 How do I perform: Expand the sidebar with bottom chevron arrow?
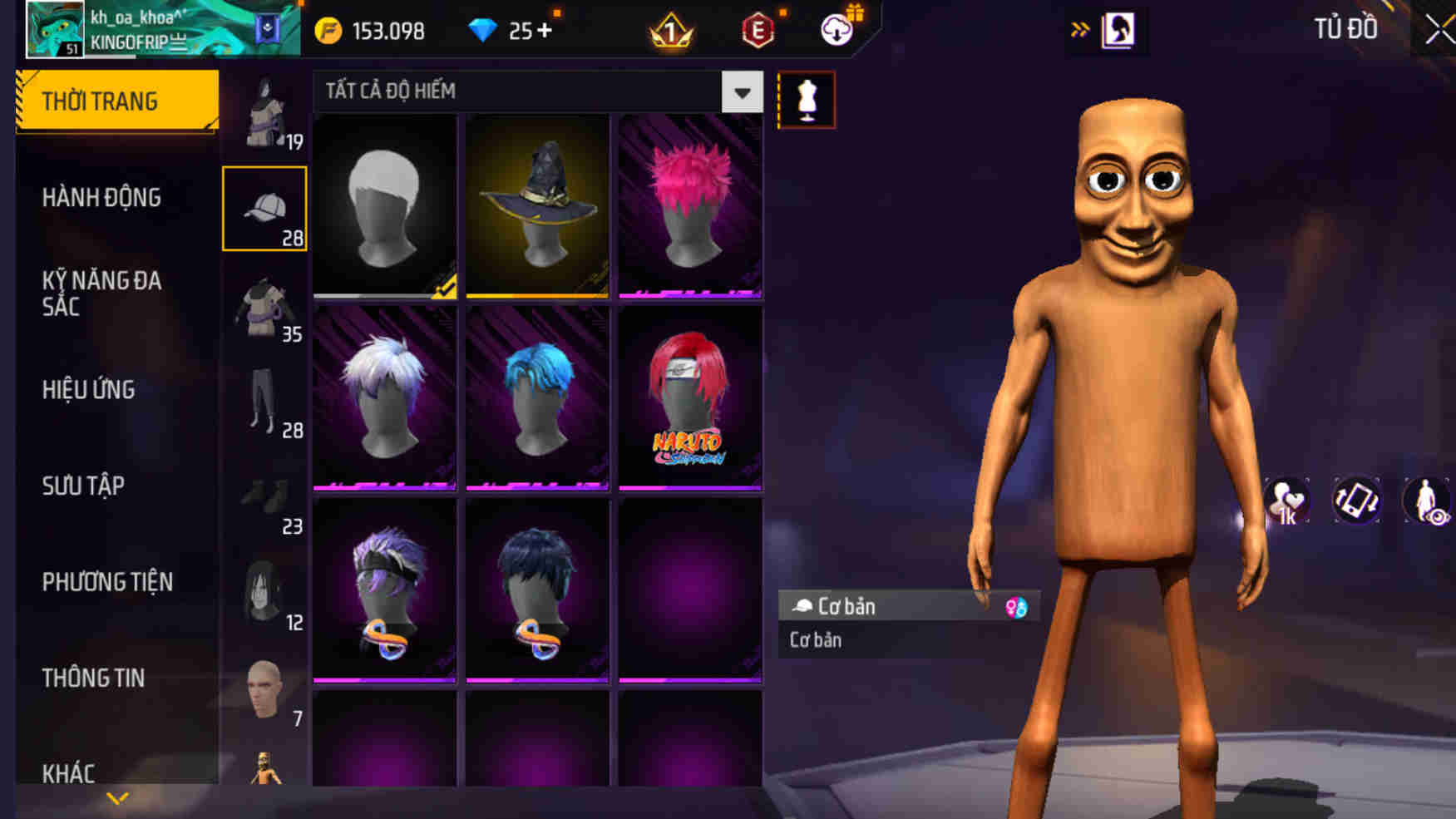[x=116, y=800]
